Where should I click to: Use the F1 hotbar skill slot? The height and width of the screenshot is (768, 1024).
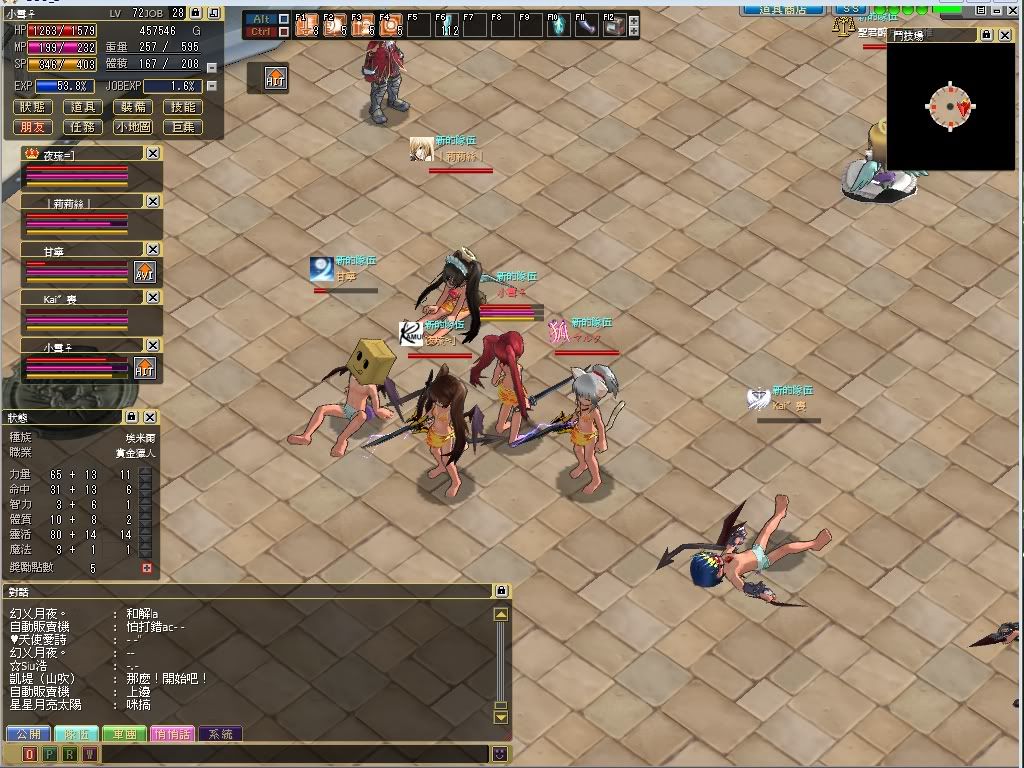[x=305, y=25]
